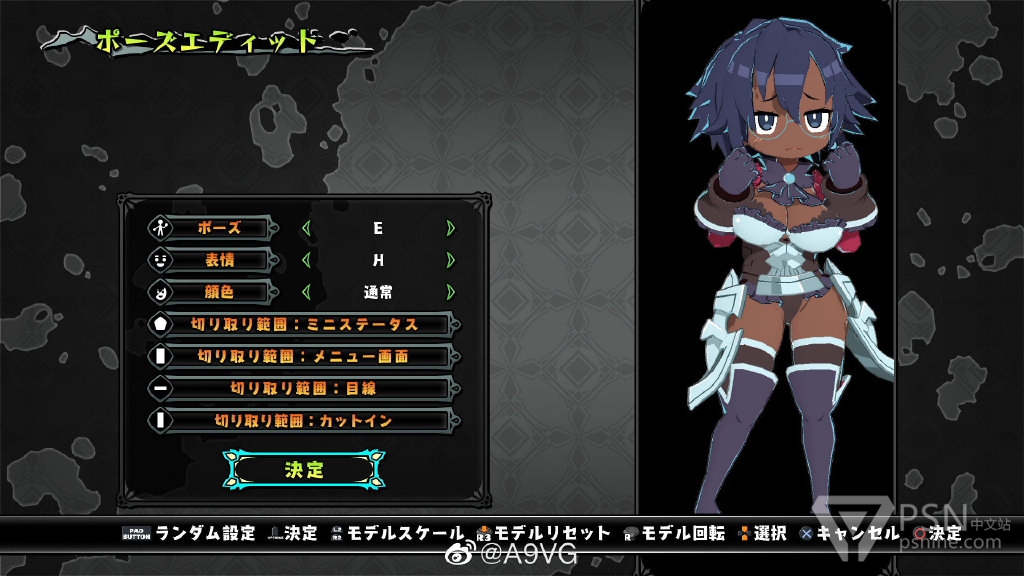Select the 顔色 (face color) row

(x=219, y=293)
